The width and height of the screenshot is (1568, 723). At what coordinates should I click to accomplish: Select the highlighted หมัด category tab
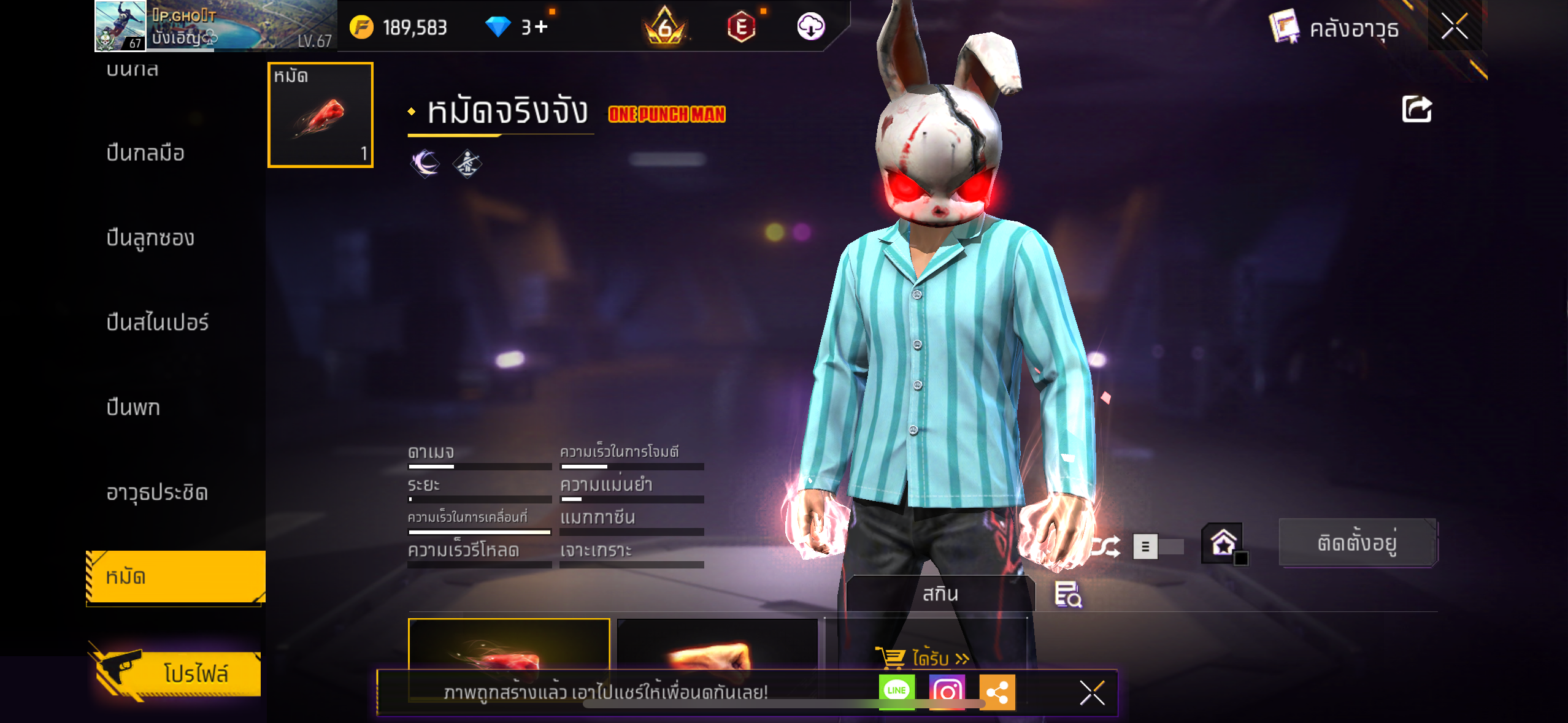[x=175, y=576]
